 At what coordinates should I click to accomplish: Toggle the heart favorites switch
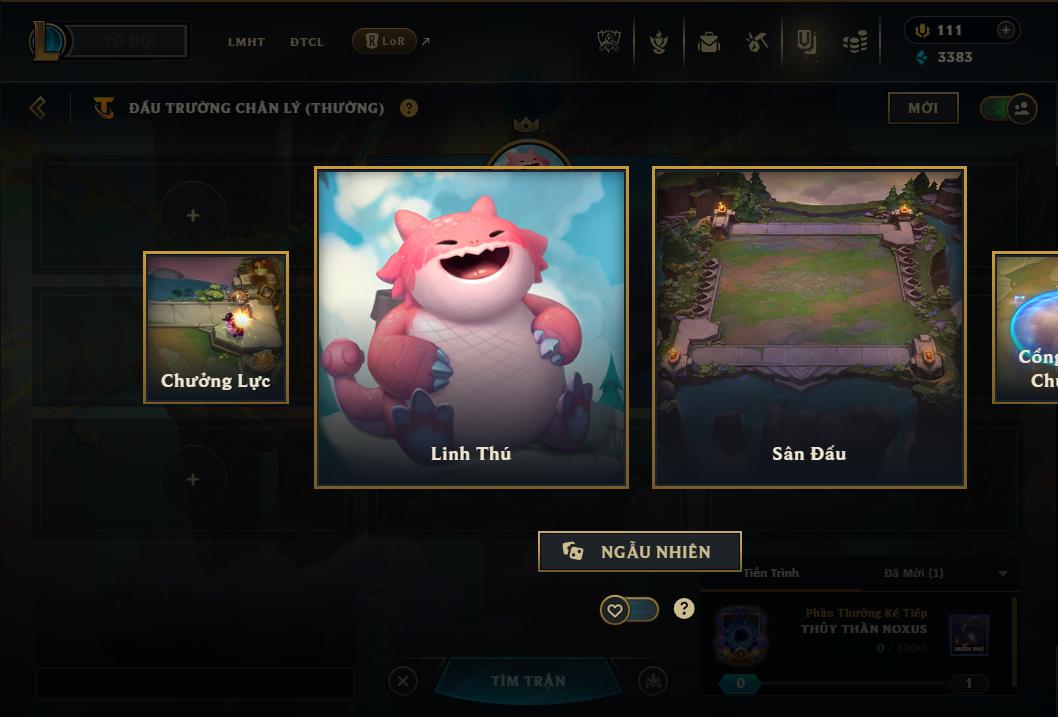(x=629, y=609)
